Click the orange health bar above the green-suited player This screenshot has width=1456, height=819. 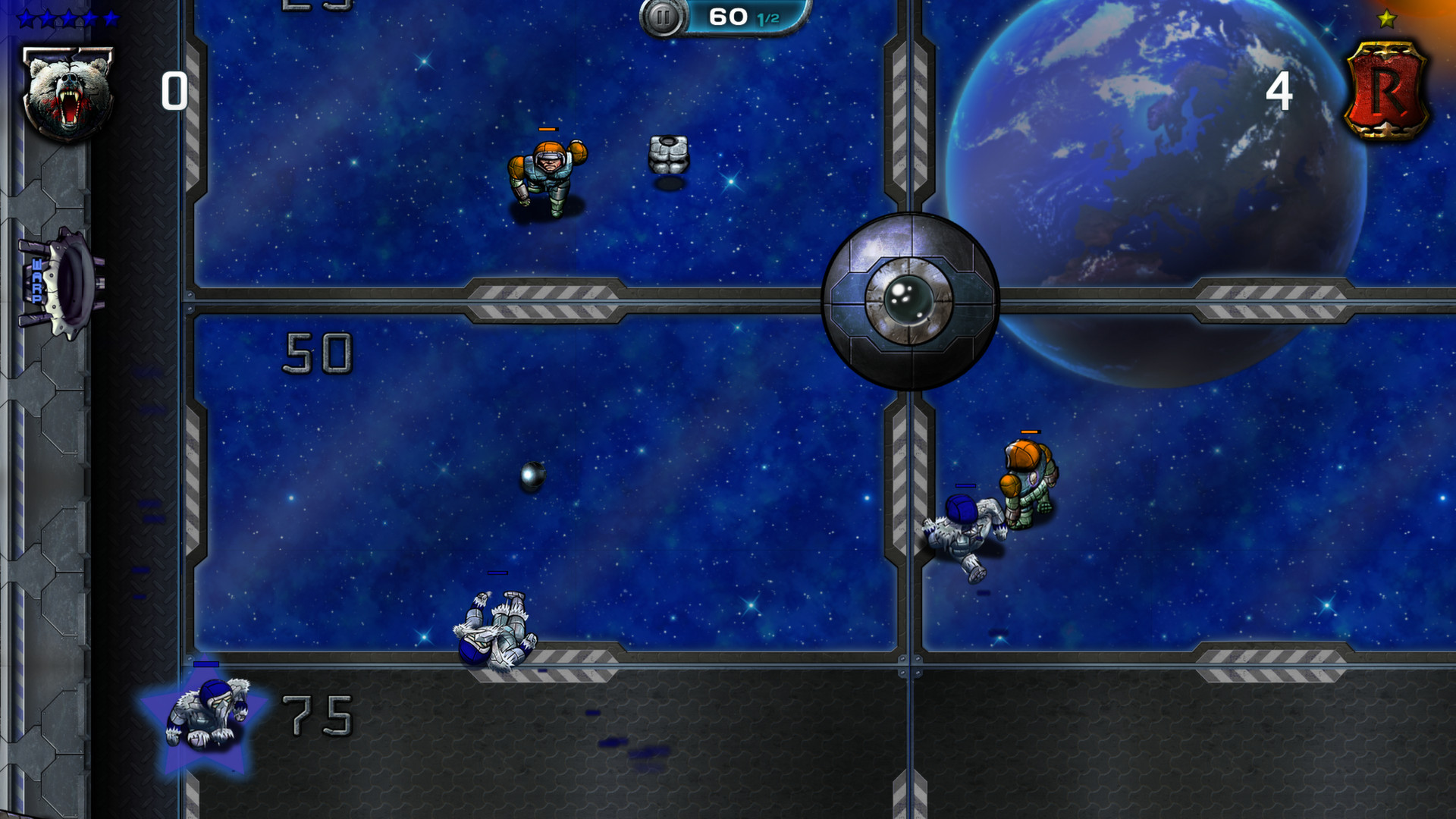(x=1030, y=432)
